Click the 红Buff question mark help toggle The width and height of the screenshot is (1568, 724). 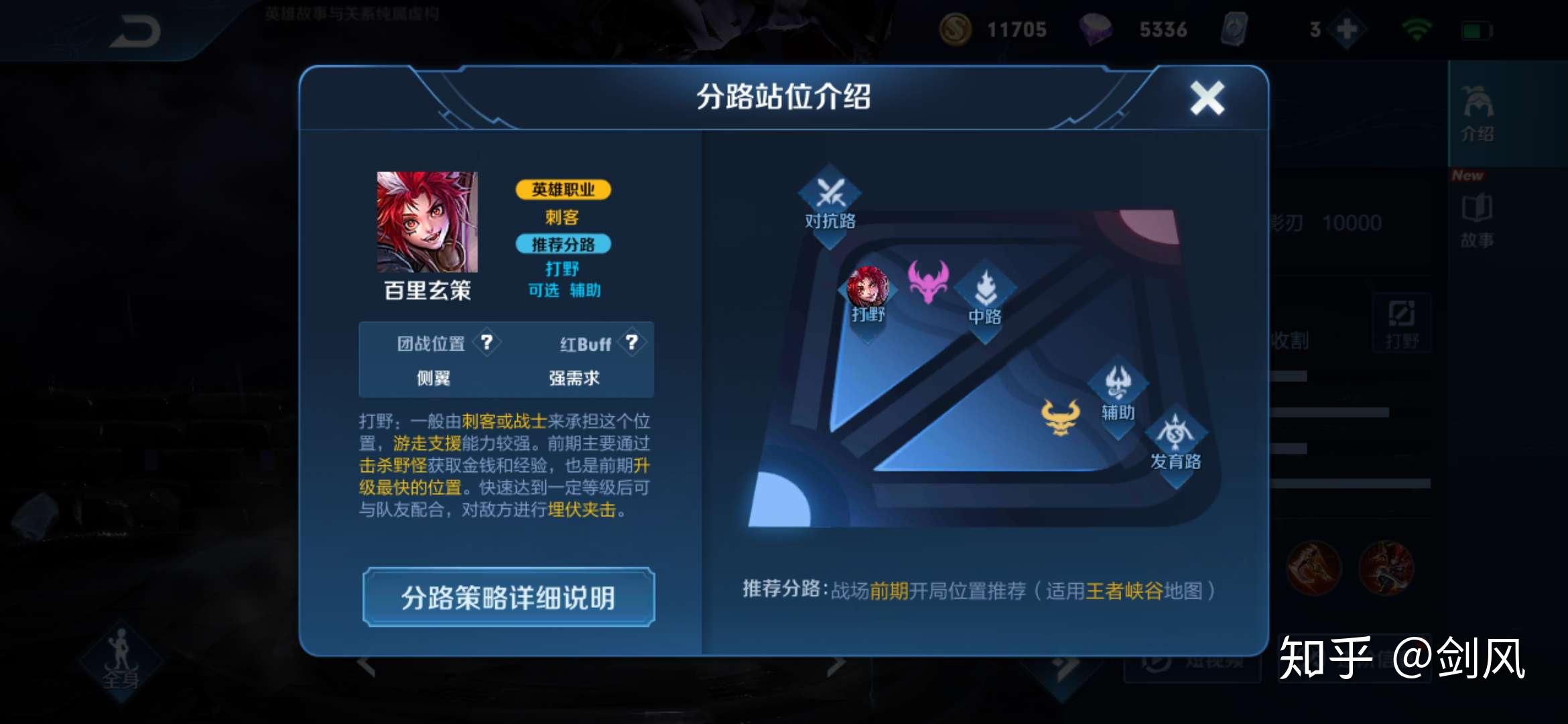pos(631,343)
